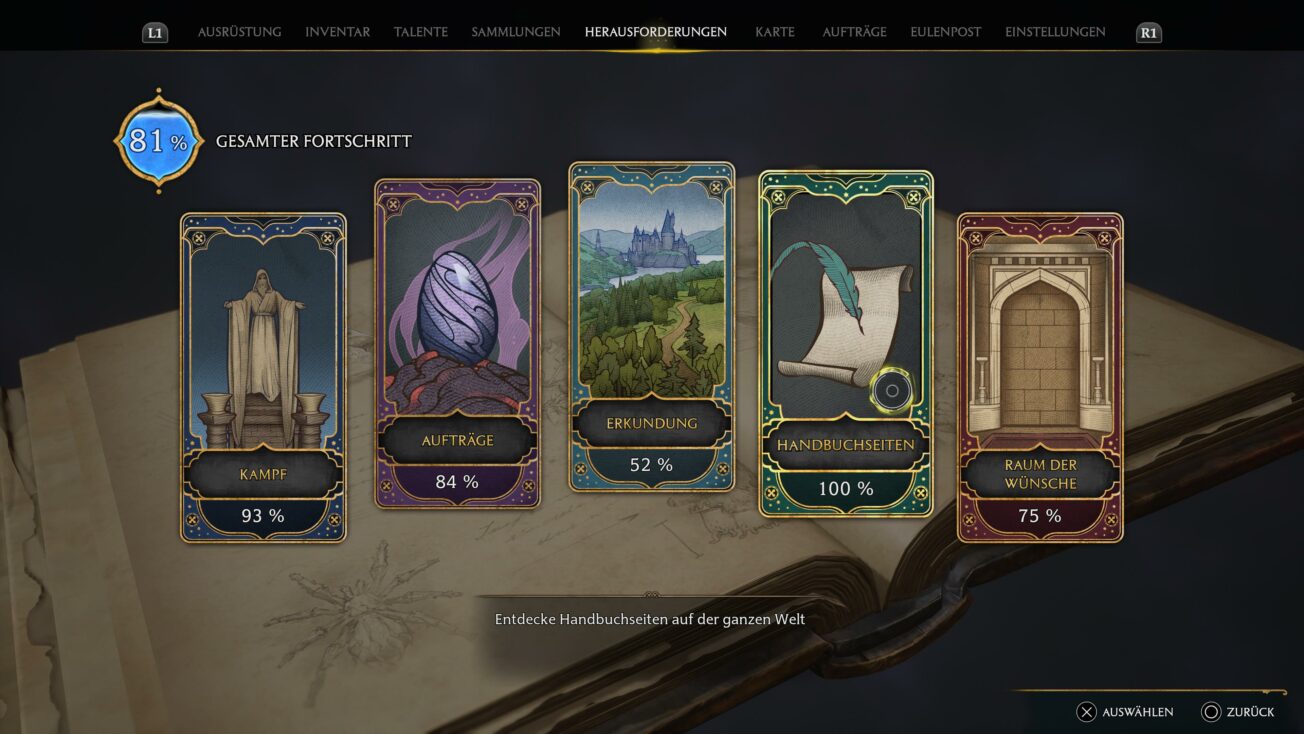
Task: Open the Eulenpost tab
Action: pos(945,32)
